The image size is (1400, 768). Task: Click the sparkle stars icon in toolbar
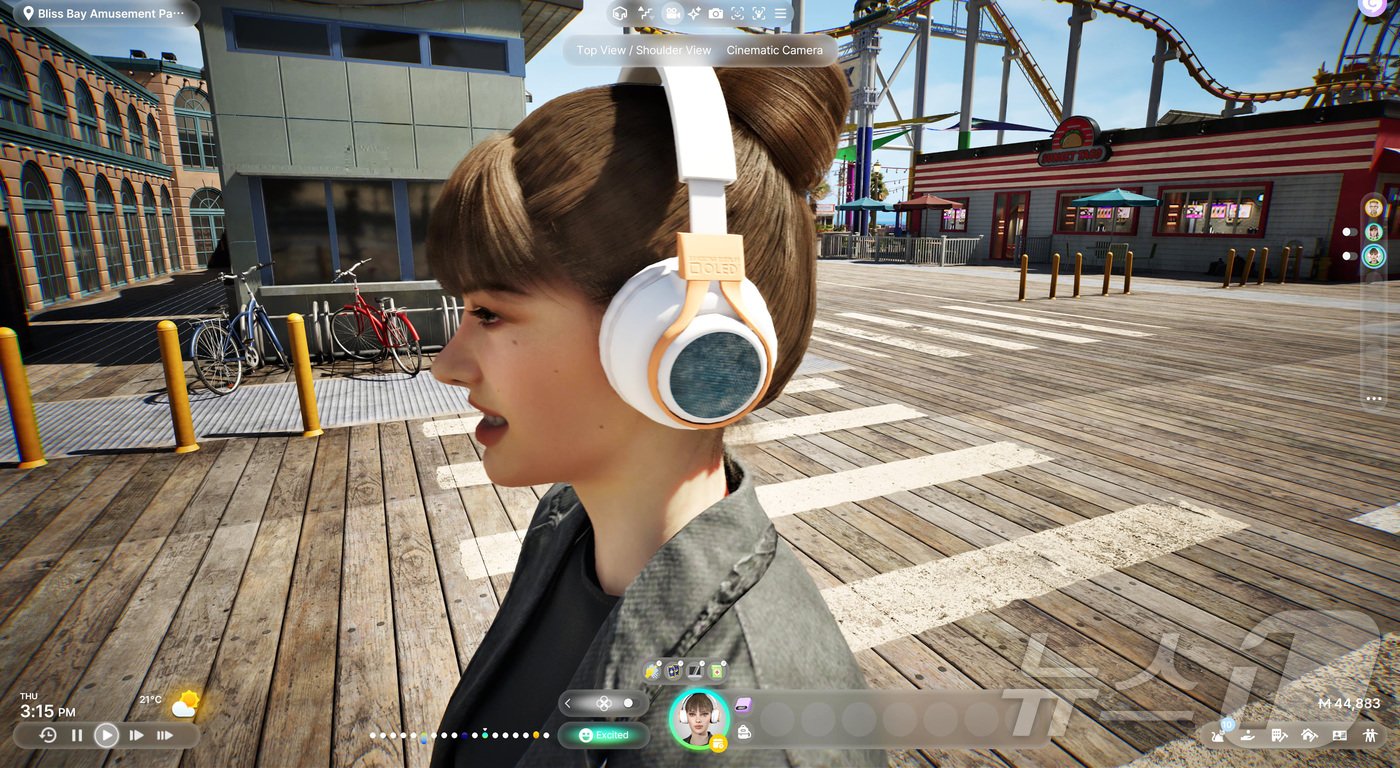(694, 14)
